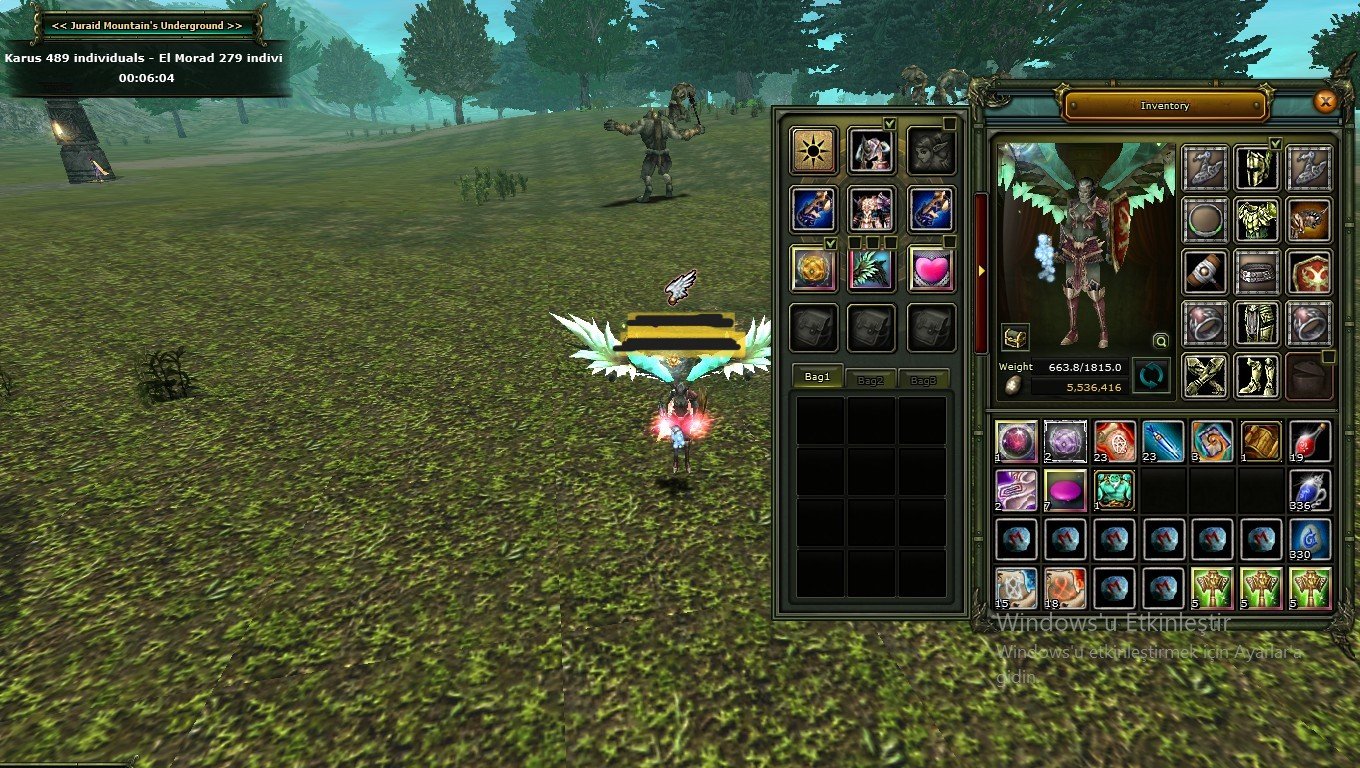Select the pink heart cosmetic slot
Image resolution: width=1360 pixels, height=768 pixels.
click(x=931, y=269)
